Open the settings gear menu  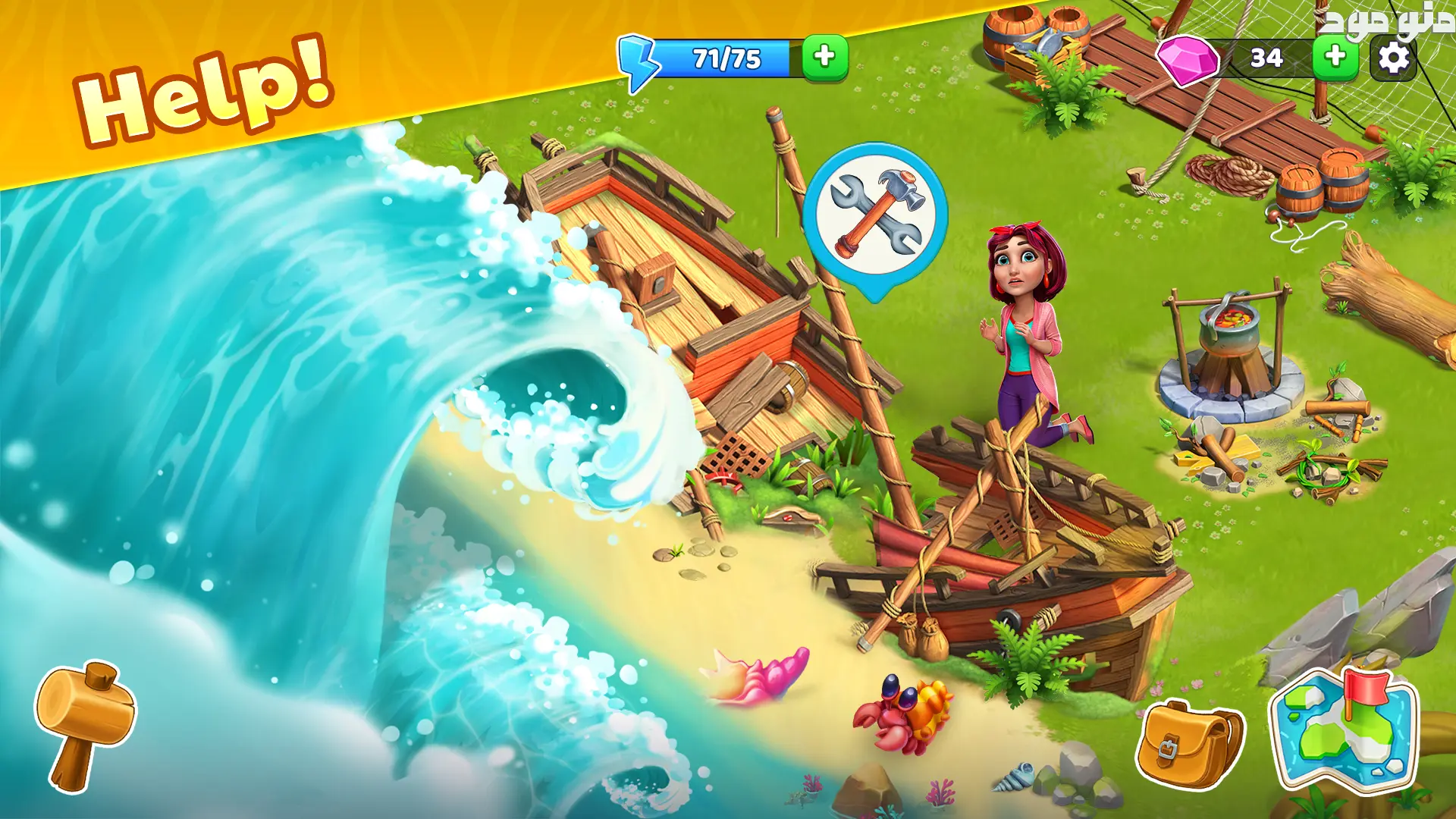(1393, 58)
